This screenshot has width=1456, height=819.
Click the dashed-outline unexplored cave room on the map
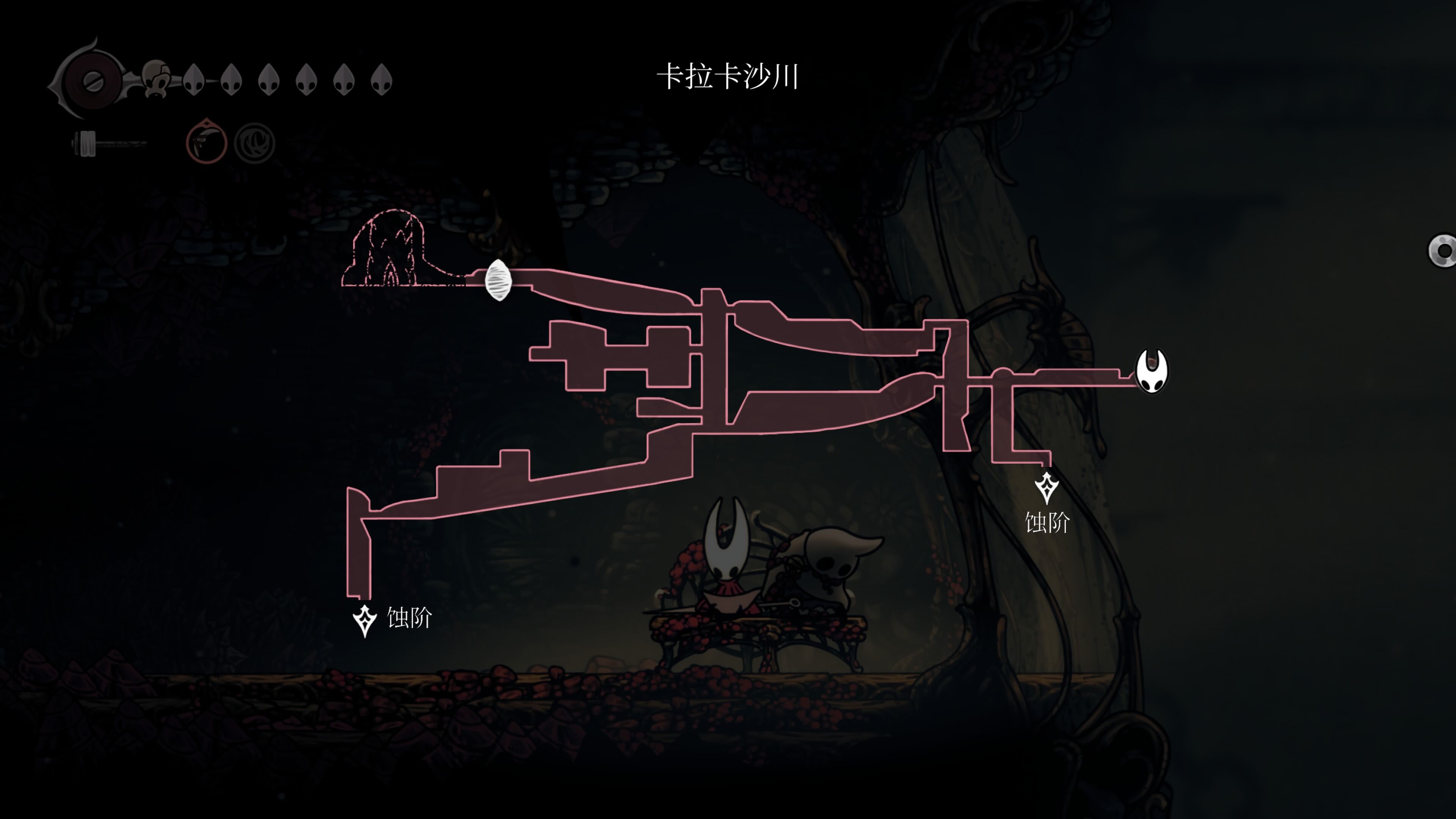(387, 249)
